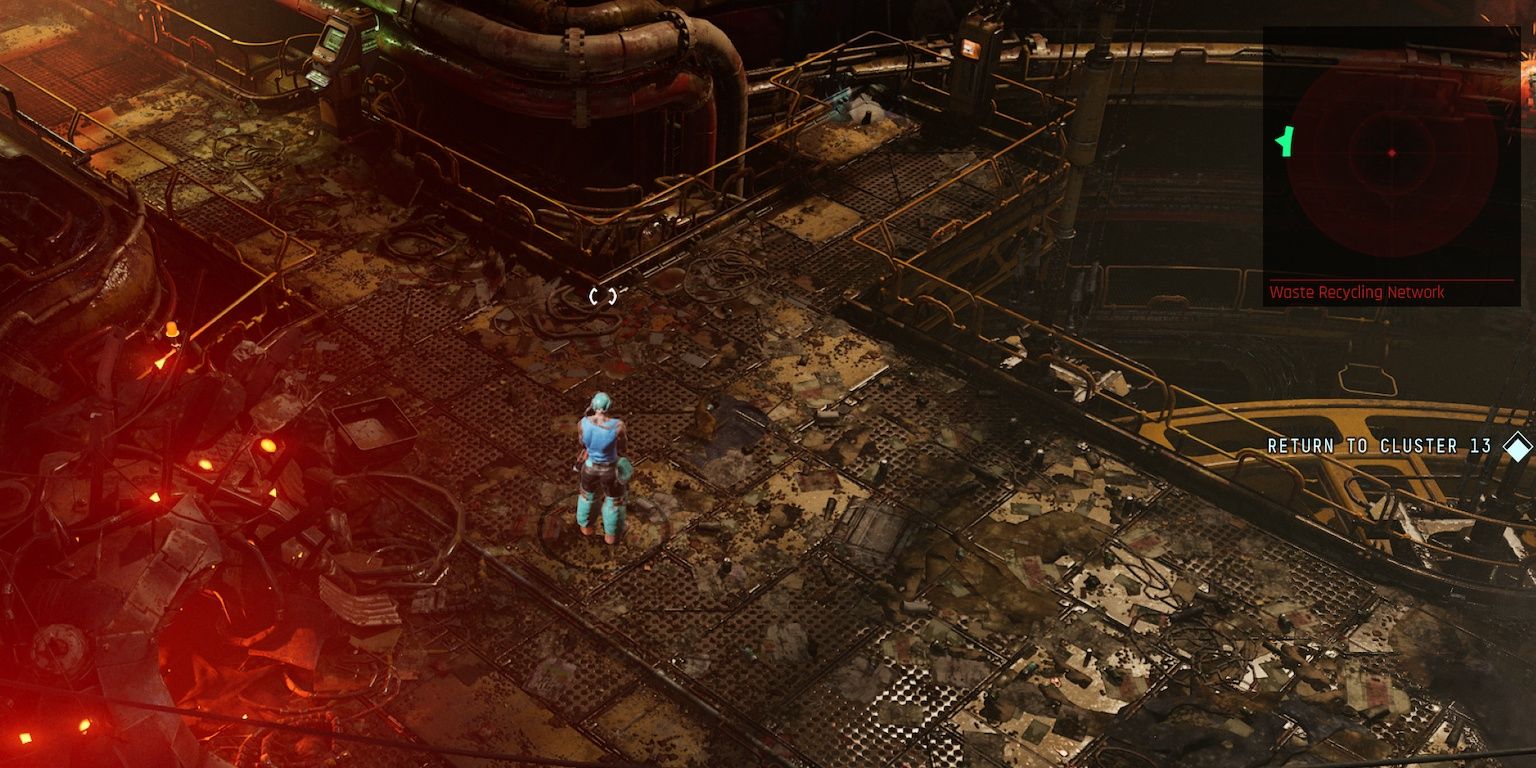The height and width of the screenshot is (768, 1536).
Task: Click the terminal keypad below its monitor
Action: (x=316, y=77)
